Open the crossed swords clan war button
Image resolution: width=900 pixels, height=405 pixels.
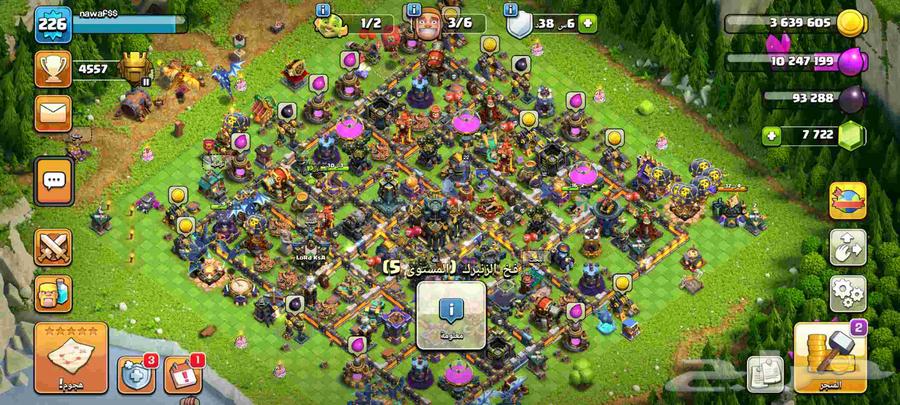pos(53,245)
